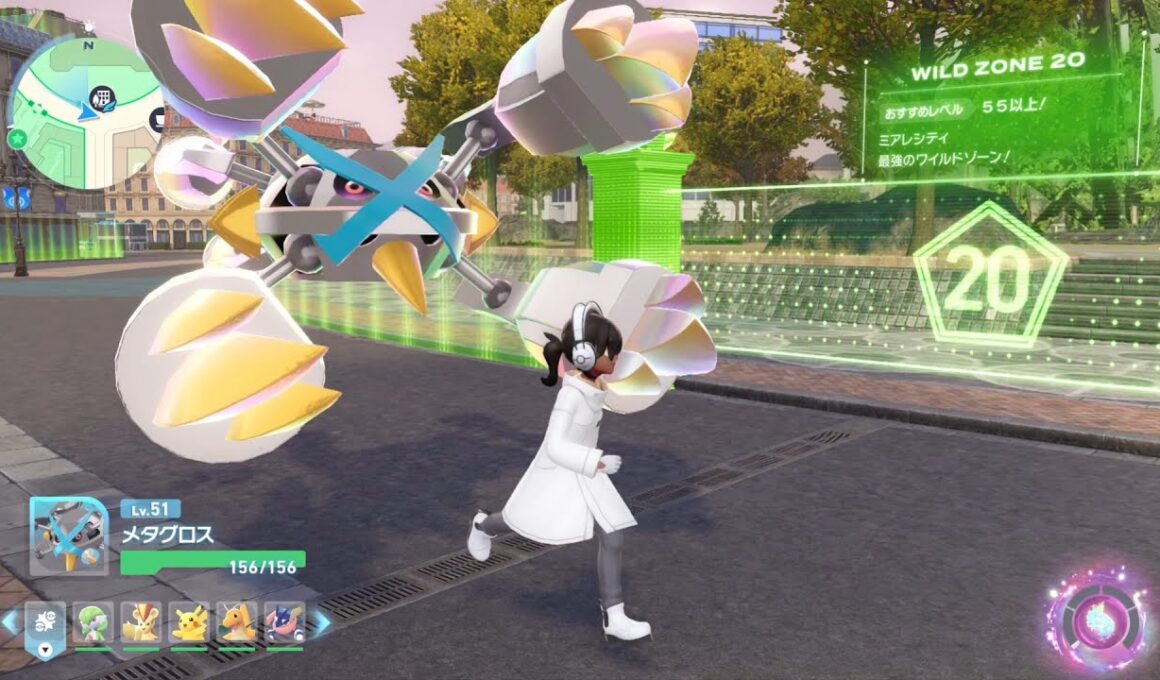
Task: Switch to Pyroar in the party bar
Action: point(140,623)
